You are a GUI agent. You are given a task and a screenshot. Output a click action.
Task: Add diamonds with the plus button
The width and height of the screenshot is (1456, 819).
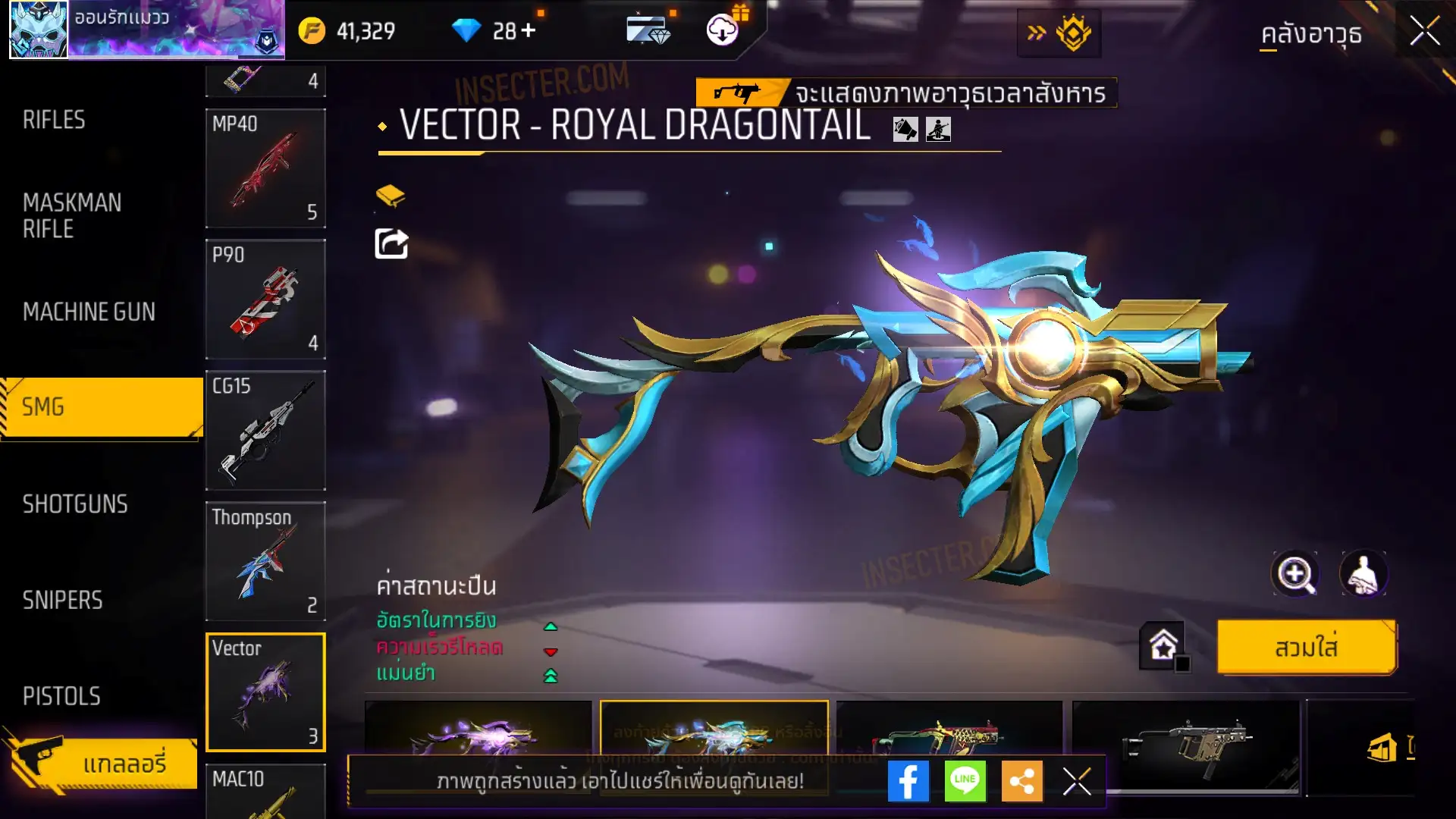click(529, 30)
